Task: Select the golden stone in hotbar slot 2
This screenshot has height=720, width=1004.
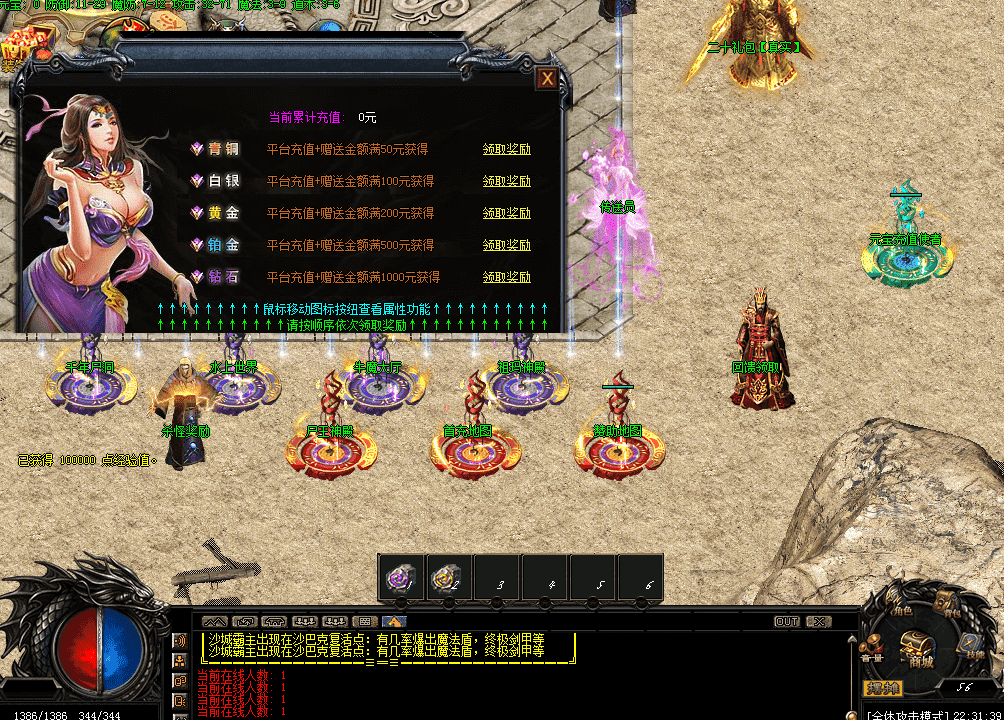Action: pos(448,577)
